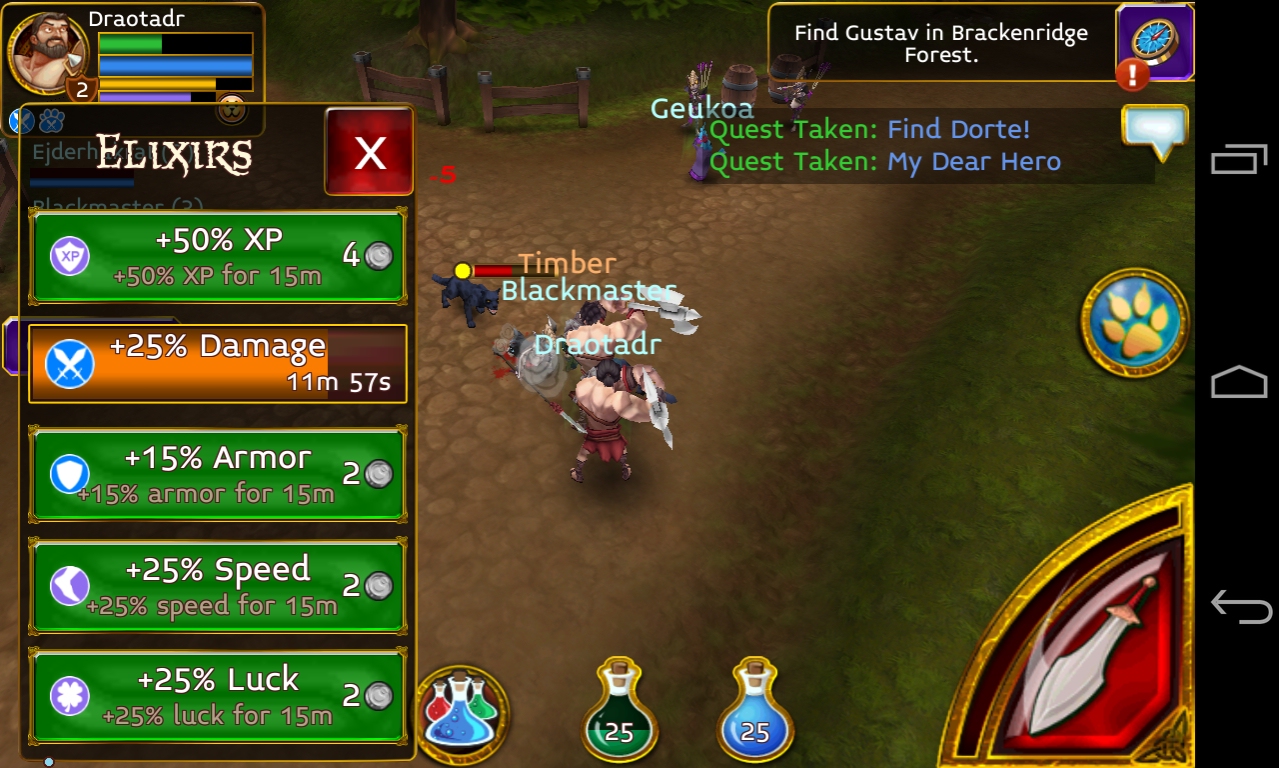1280x768 pixels.
Task: Purchase the +15% Armor elixir
Action: [218, 475]
